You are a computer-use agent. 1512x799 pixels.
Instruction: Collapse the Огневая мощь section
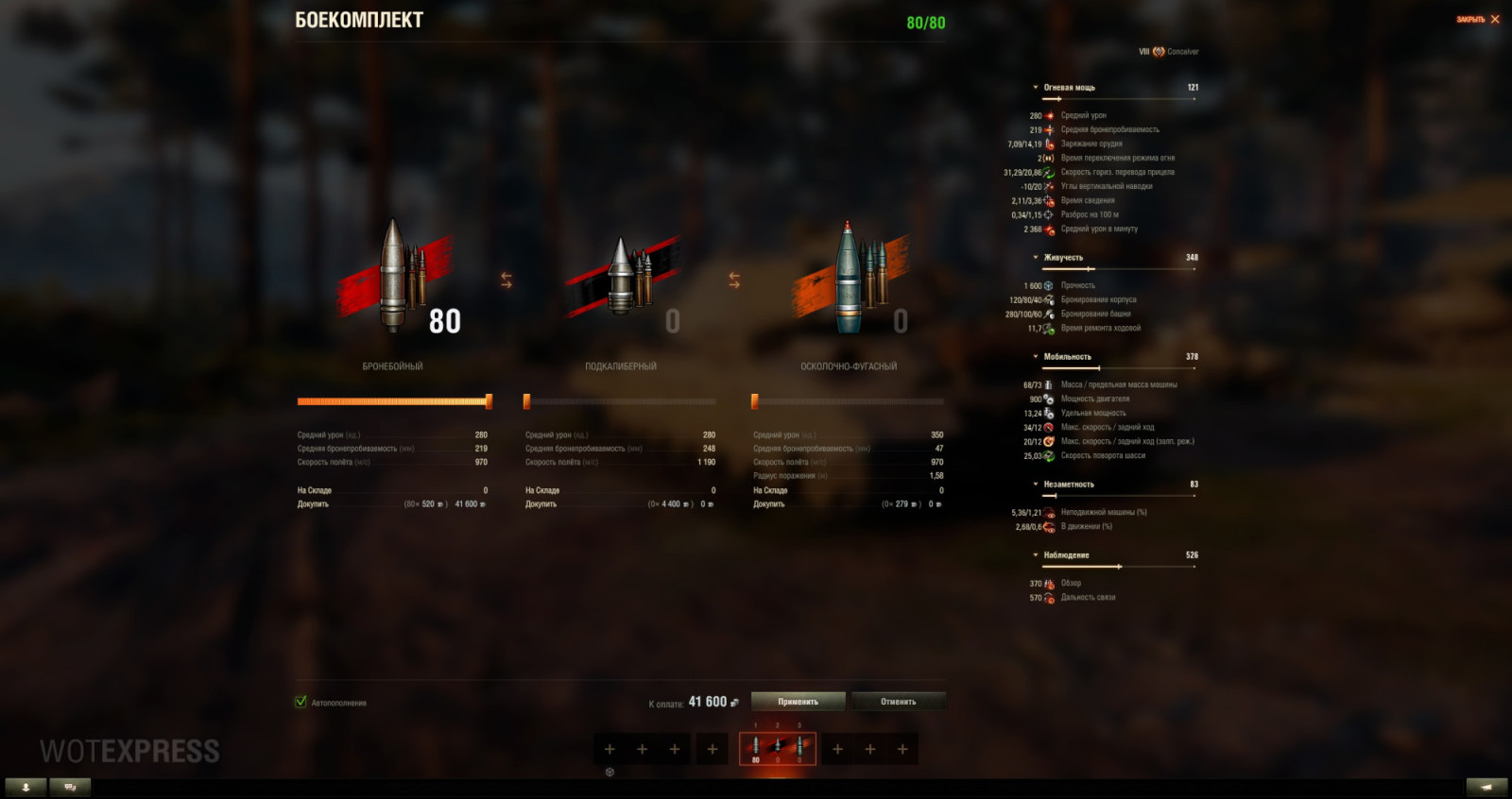tap(1035, 87)
